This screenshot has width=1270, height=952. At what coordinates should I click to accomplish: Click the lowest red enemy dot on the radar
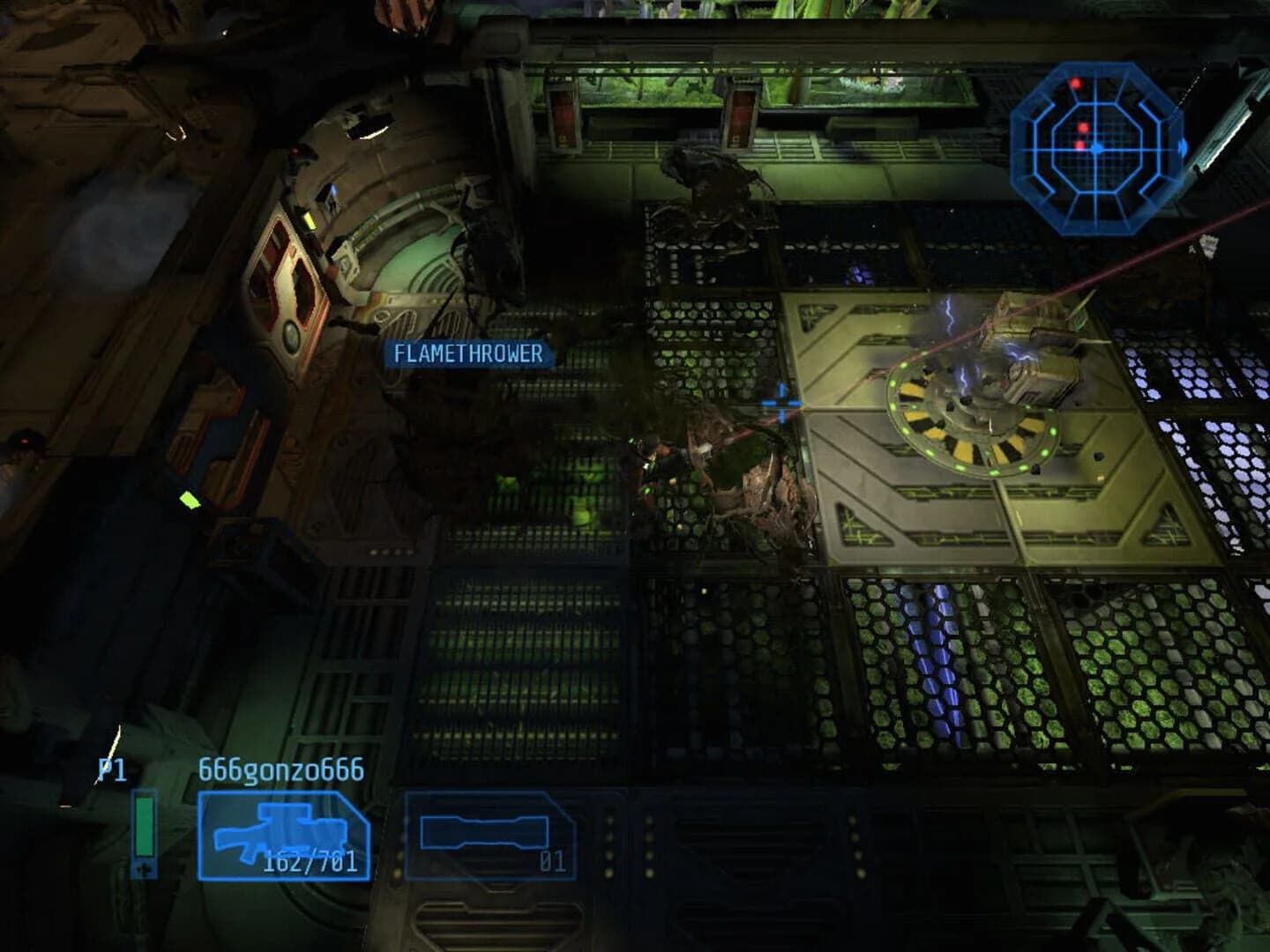click(1079, 145)
